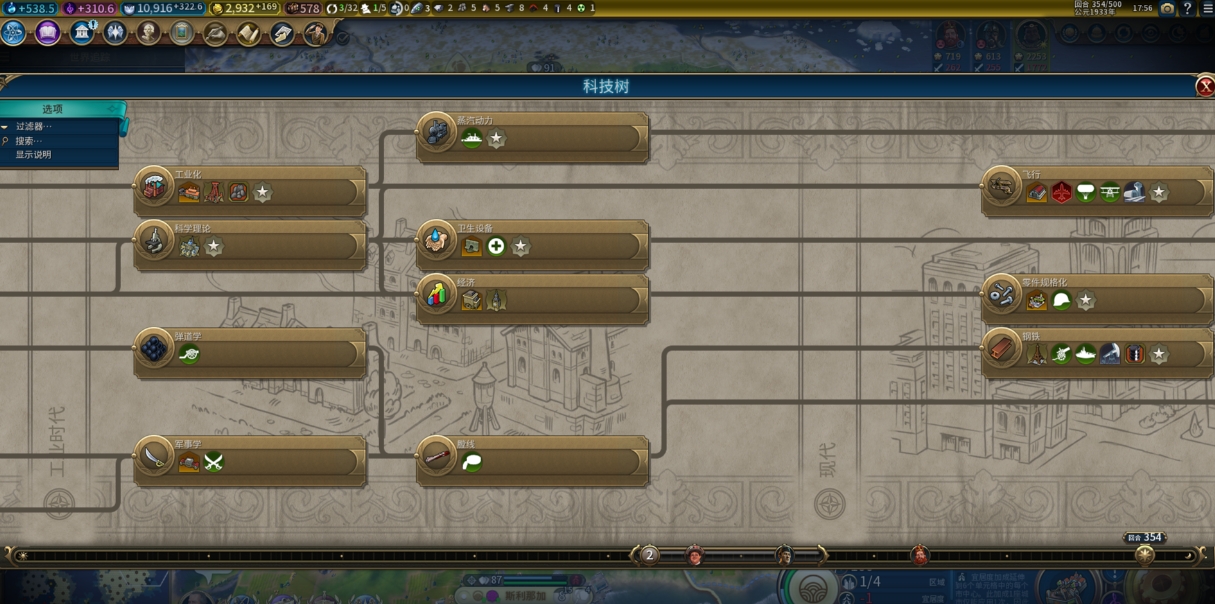Screen dimensions: 1215x604
Task: Open the purple book civics icon
Action: [48, 33]
